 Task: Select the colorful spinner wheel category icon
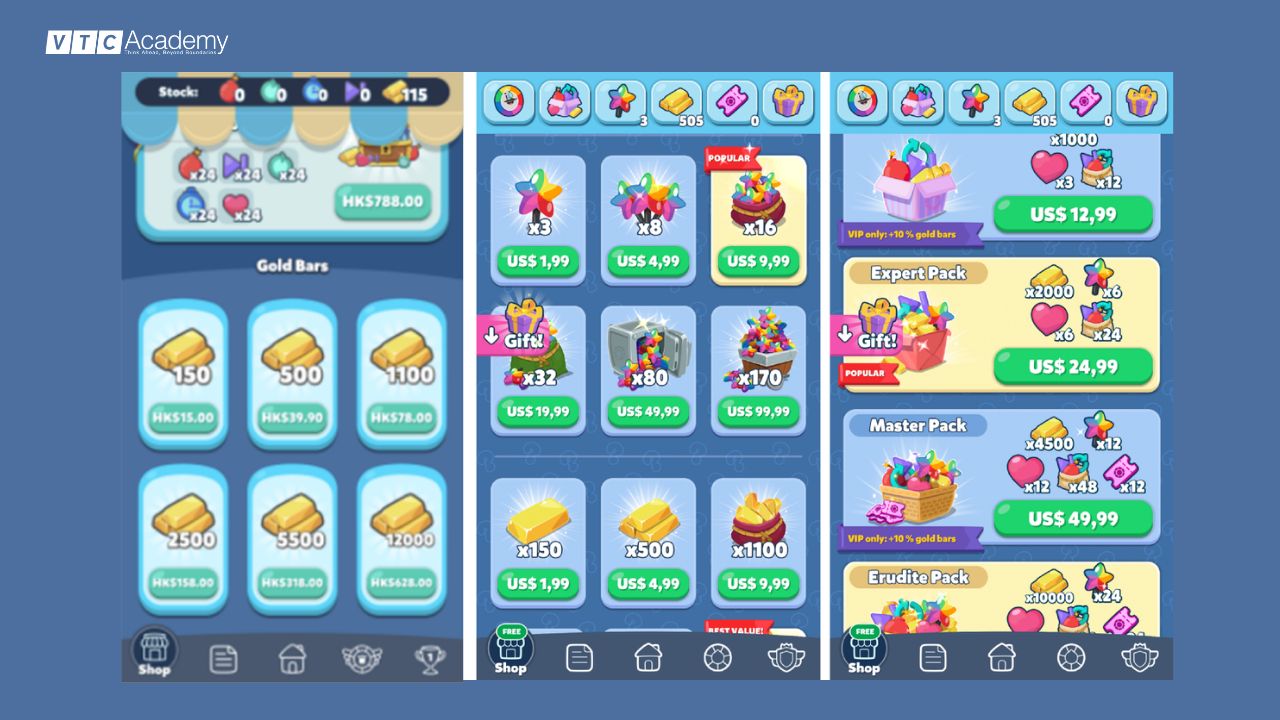coord(509,101)
